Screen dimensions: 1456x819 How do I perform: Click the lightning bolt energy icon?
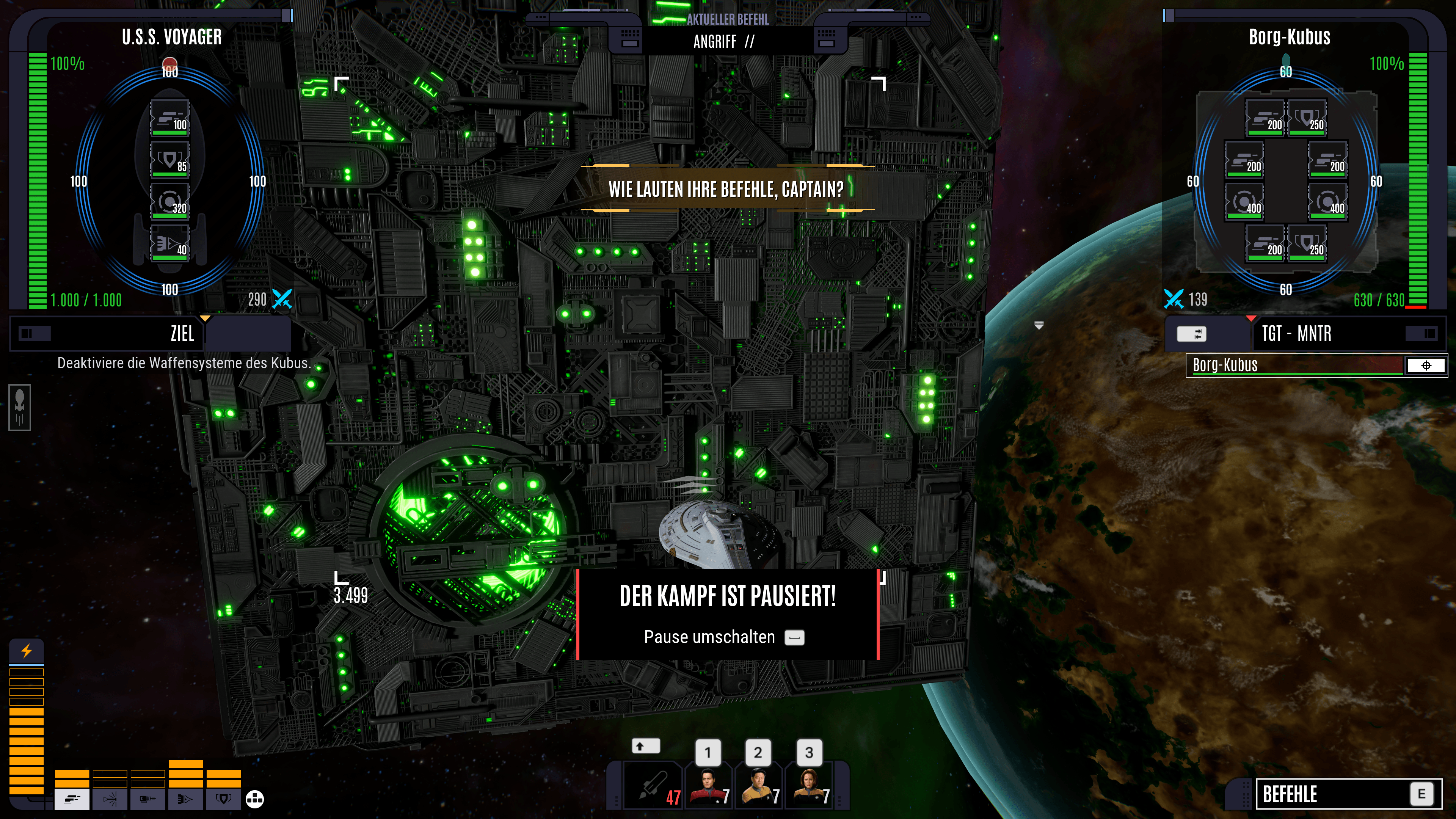click(x=27, y=651)
